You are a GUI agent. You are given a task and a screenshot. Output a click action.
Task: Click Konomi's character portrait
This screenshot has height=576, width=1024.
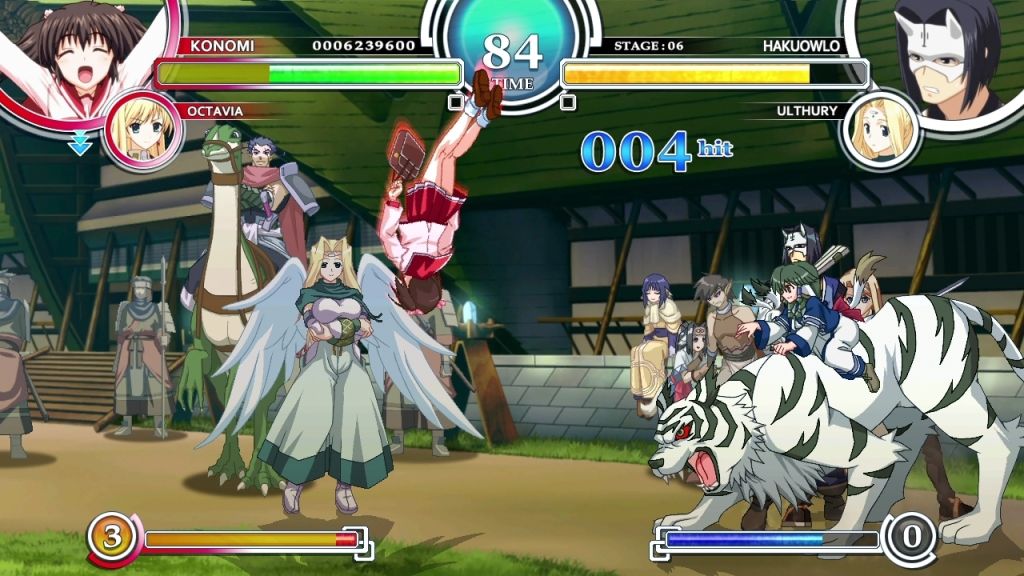(80, 55)
